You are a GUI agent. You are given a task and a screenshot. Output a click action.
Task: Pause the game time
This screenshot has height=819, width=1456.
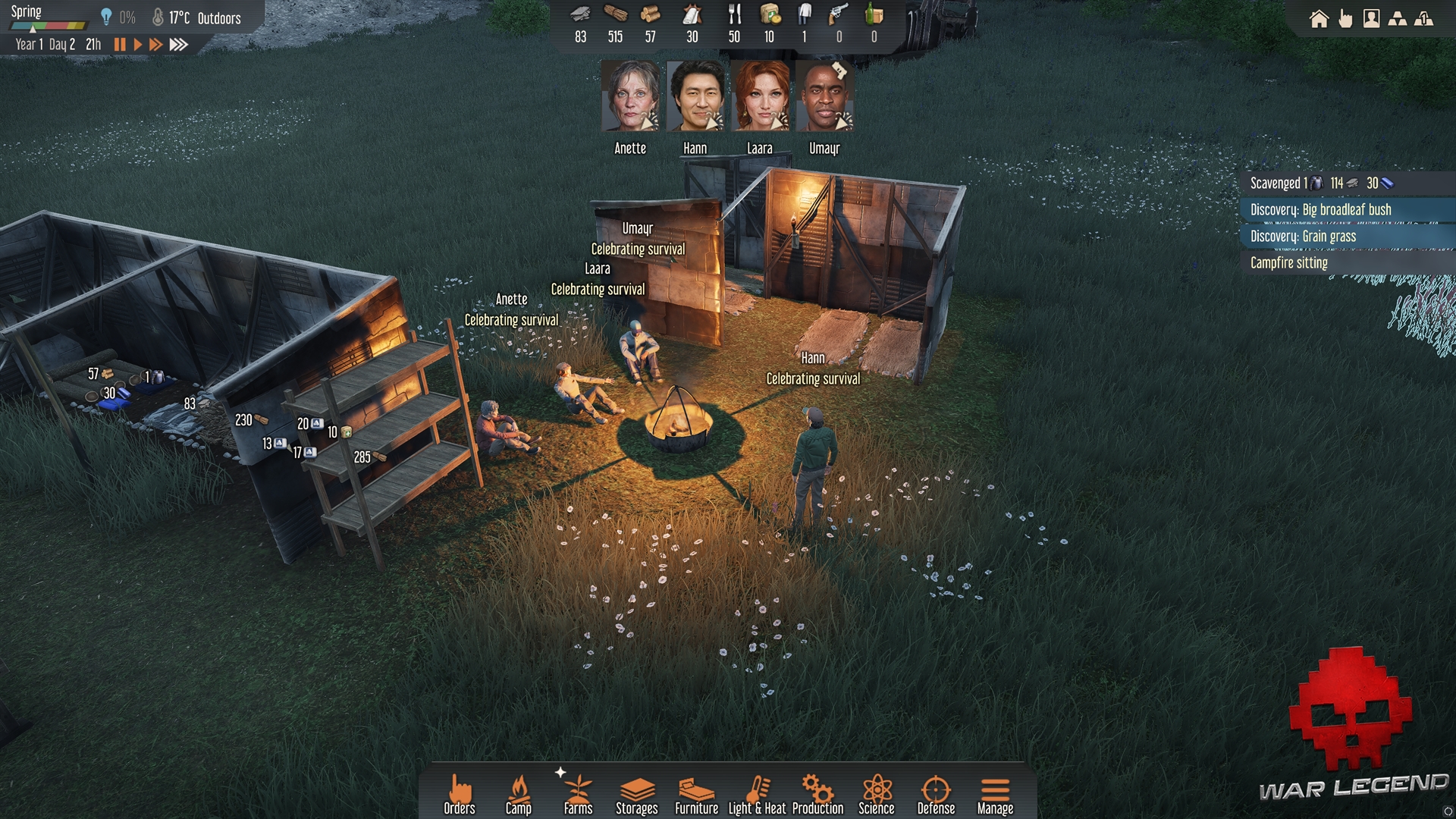click(120, 45)
